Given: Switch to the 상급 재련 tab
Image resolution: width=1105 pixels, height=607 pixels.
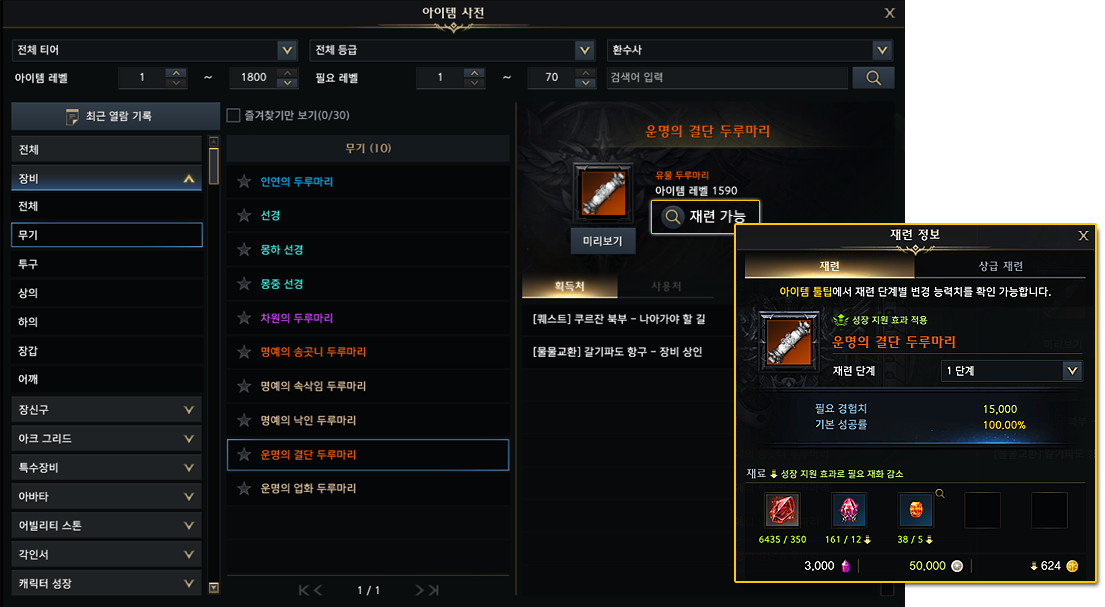Looking at the screenshot, I should tap(1000, 266).
